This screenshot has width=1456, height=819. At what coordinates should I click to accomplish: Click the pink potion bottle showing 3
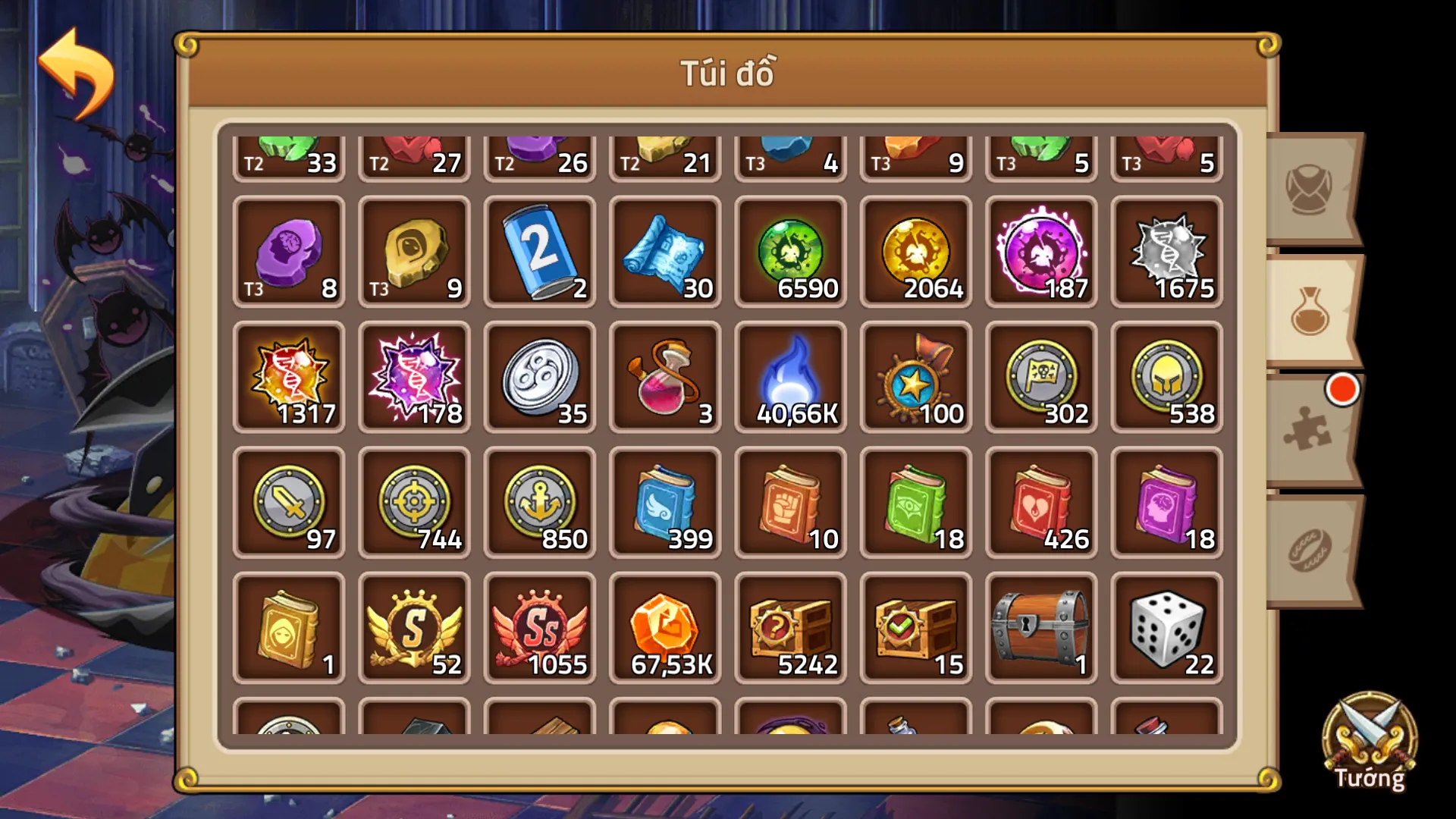(x=664, y=375)
